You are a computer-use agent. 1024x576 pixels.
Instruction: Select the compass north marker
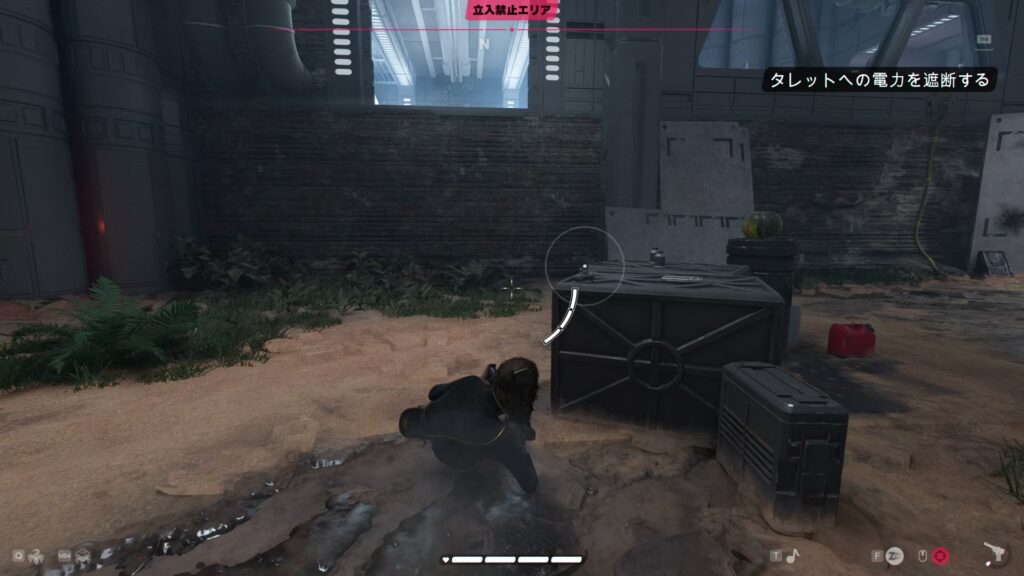tap(484, 45)
